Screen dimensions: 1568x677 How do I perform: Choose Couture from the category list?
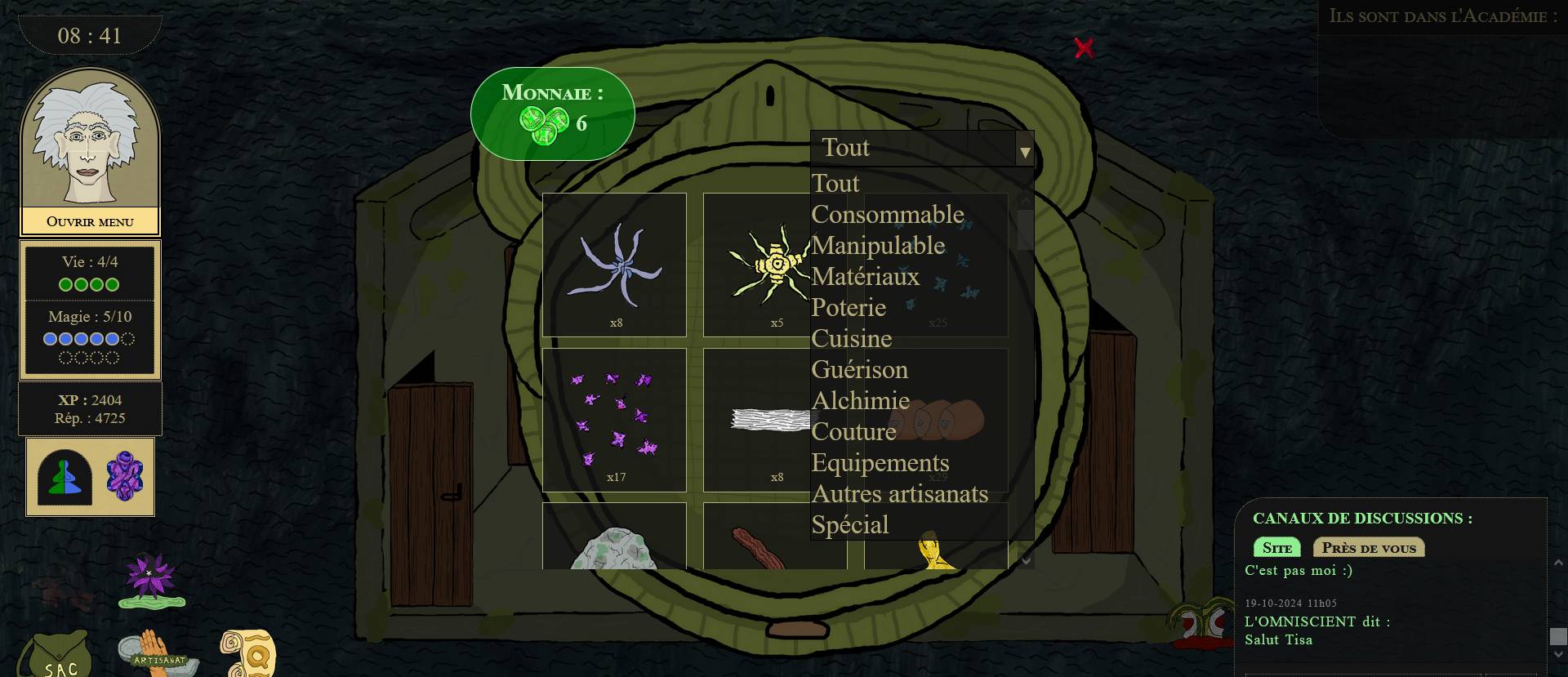853,432
